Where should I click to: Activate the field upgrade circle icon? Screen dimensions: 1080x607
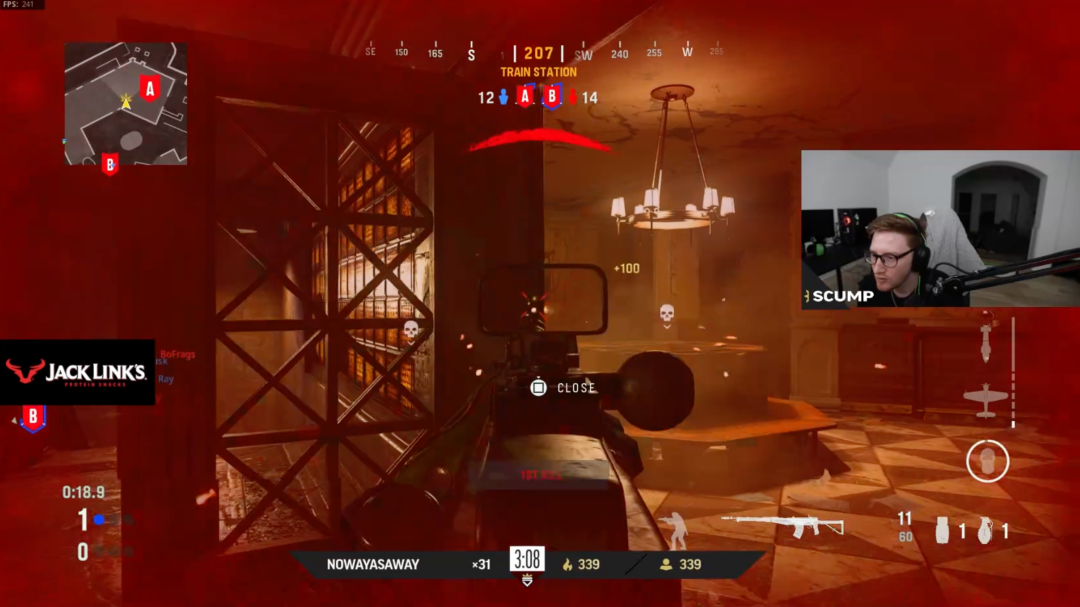pyautogui.click(x=987, y=461)
